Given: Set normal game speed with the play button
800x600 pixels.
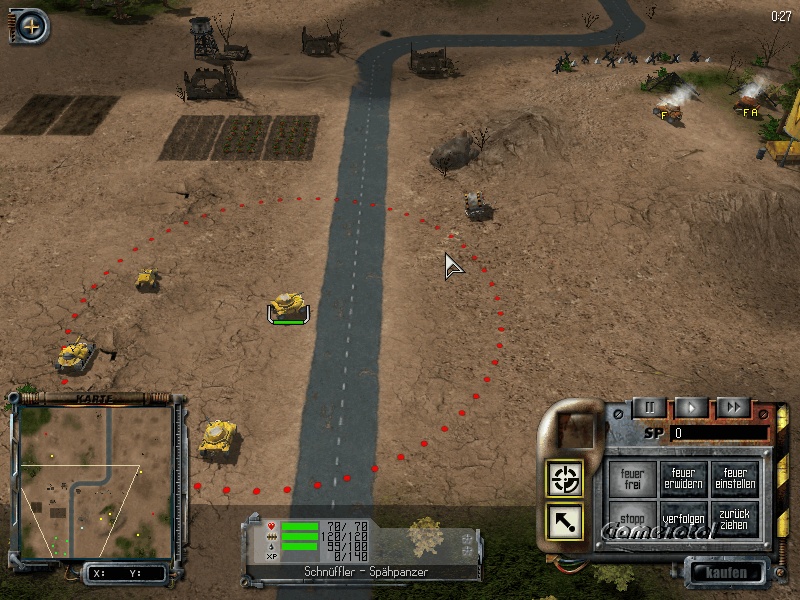Looking at the screenshot, I should [x=691, y=407].
